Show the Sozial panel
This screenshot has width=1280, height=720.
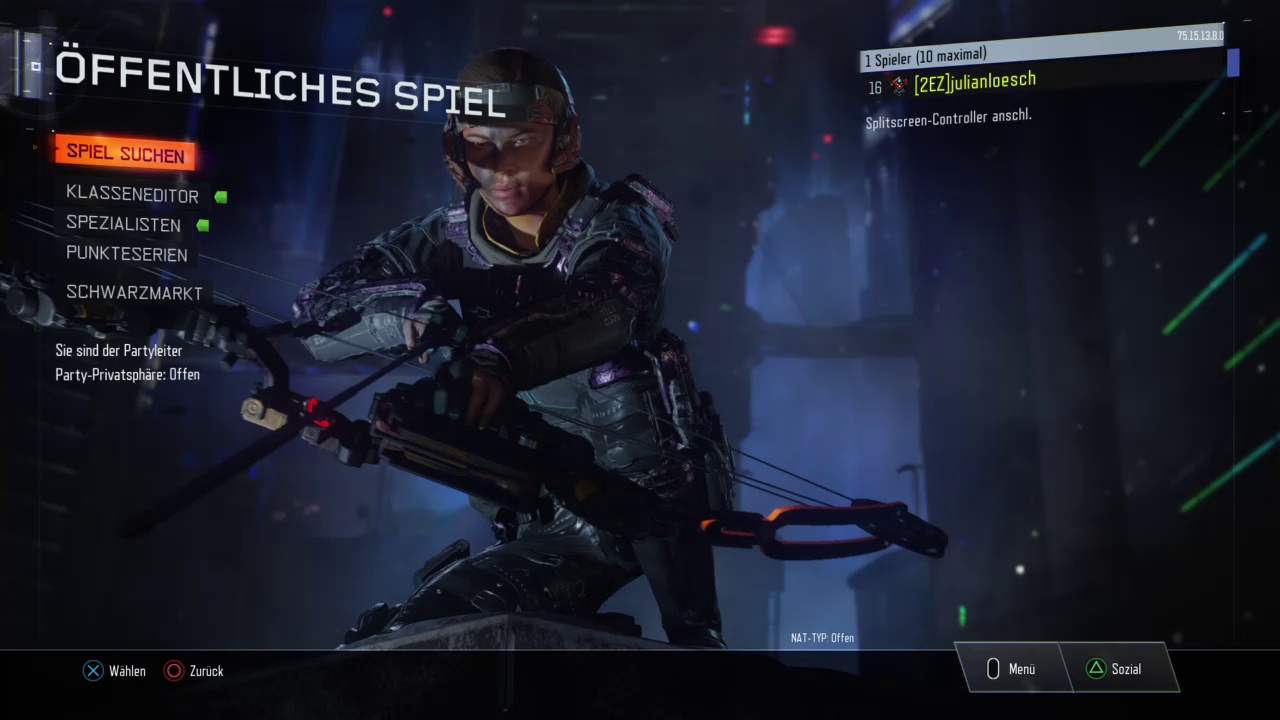(1115, 669)
